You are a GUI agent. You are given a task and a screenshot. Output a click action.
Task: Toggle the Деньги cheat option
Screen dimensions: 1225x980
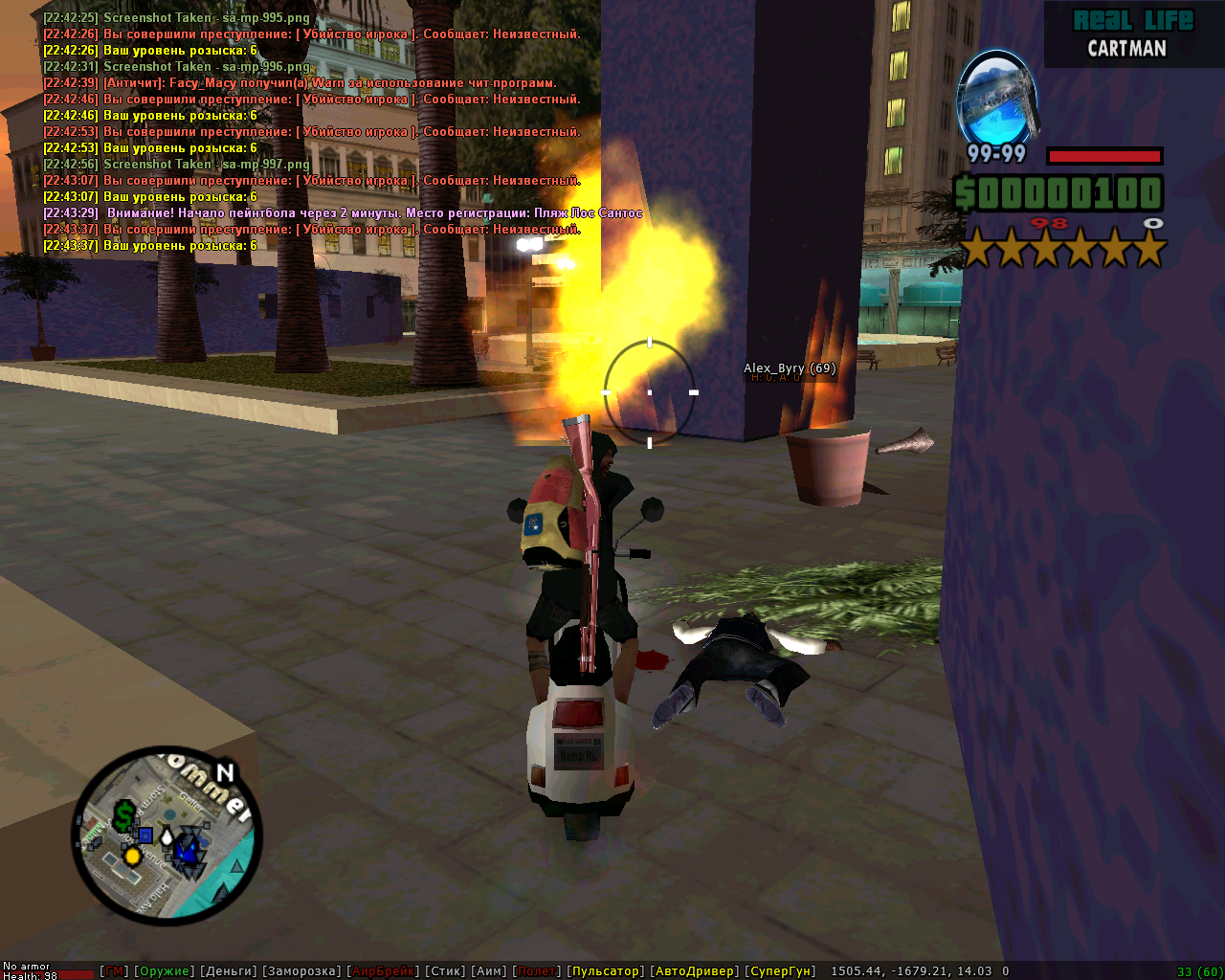pyautogui.click(x=228, y=971)
